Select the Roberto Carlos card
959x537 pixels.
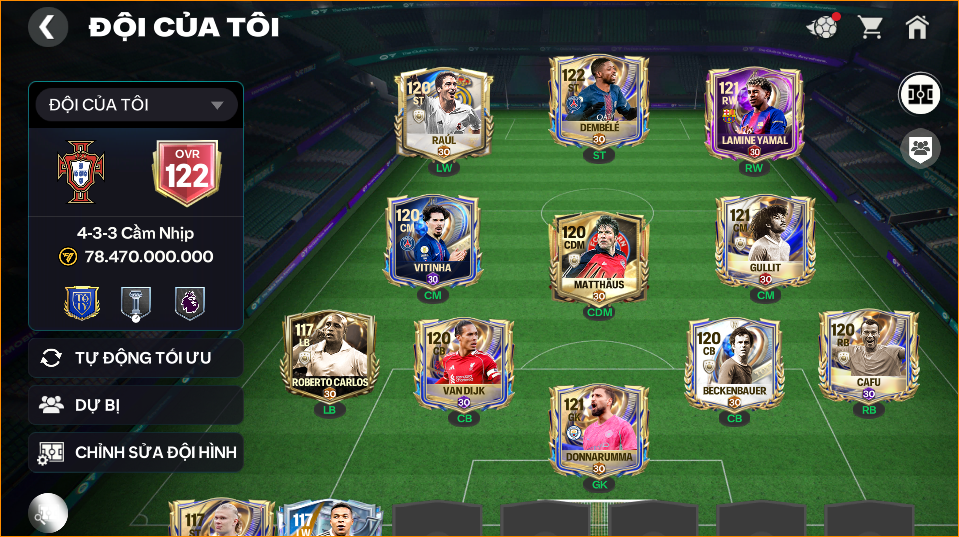pyautogui.click(x=330, y=355)
